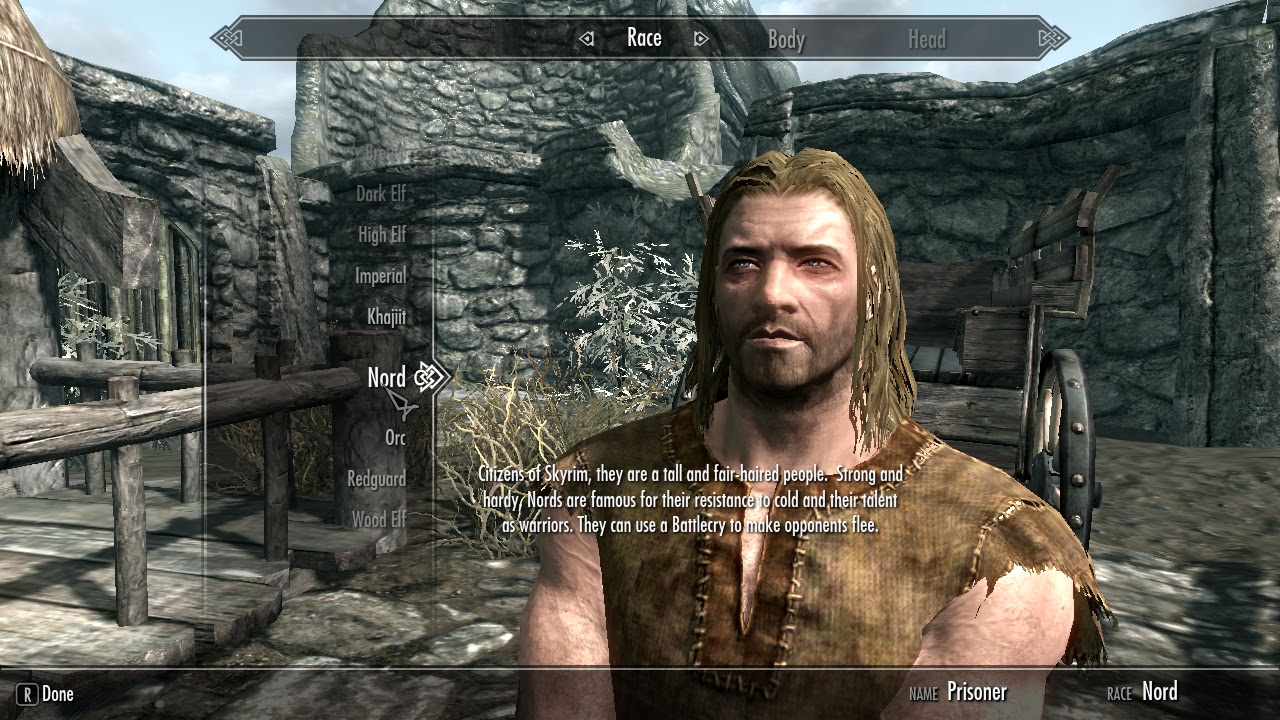Click the Race tab in the header
Screen dimensions: 1280x720
click(645, 37)
